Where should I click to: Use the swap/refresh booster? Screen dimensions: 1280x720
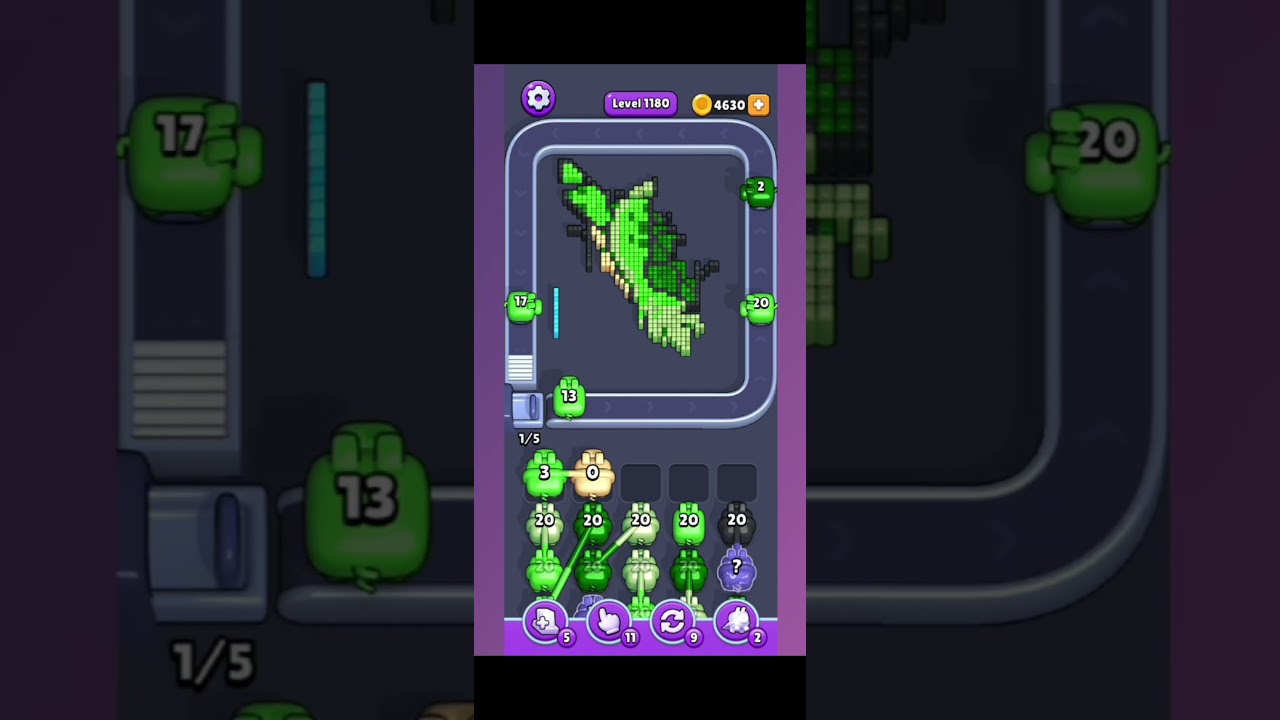(x=673, y=622)
